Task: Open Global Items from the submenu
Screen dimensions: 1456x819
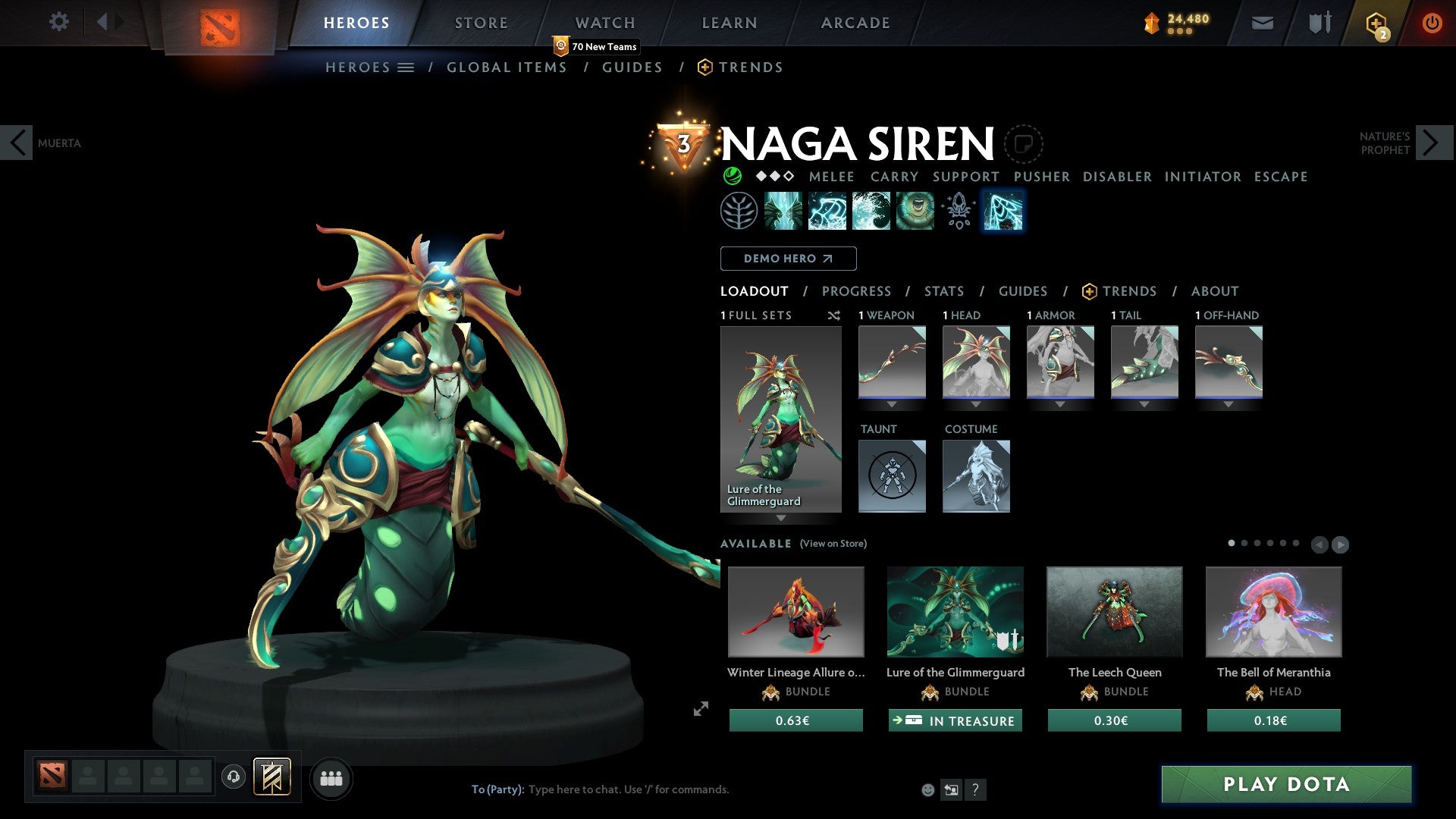Action: (x=507, y=67)
